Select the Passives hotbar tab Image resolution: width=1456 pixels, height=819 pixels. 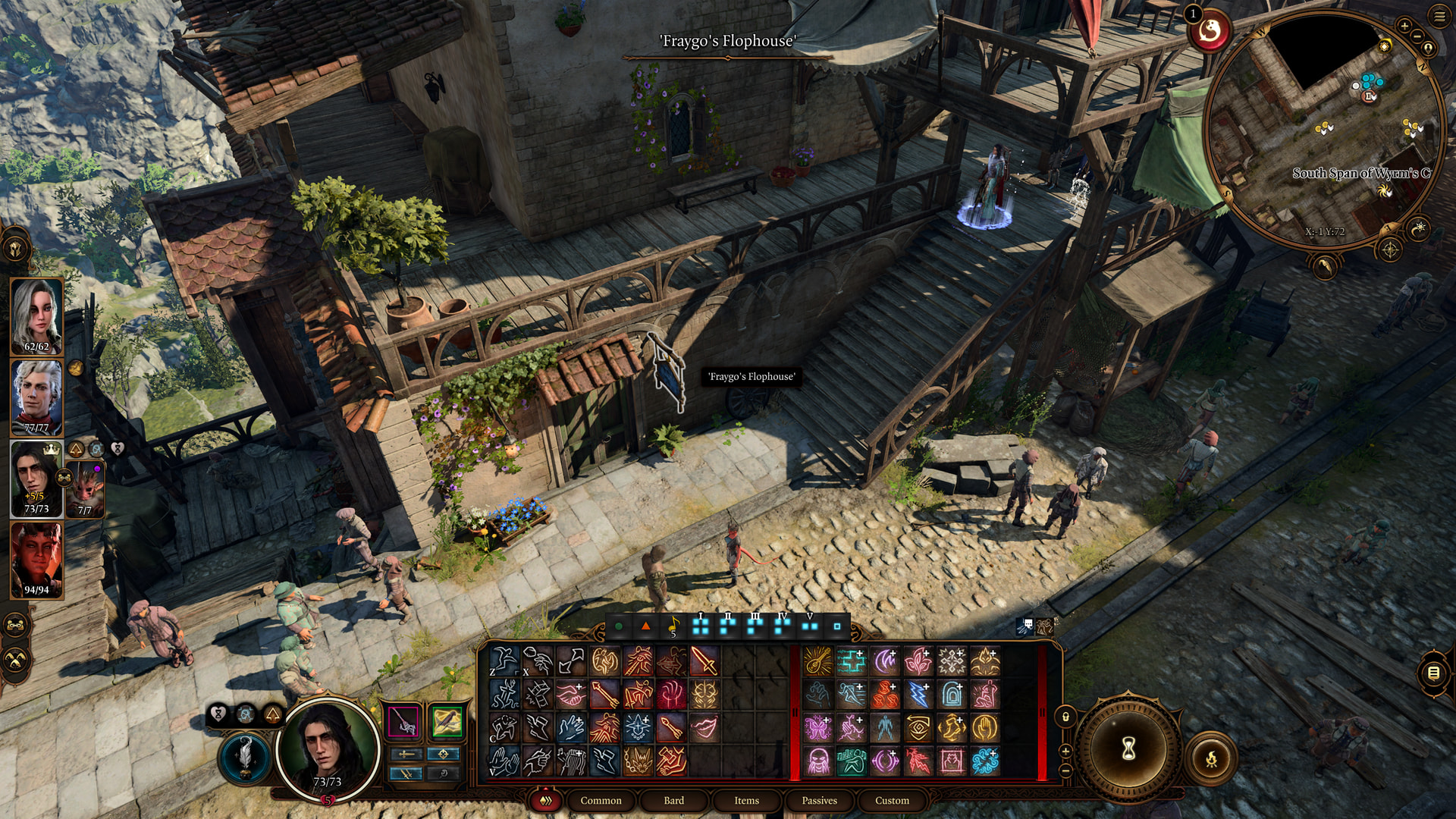[x=819, y=800]
